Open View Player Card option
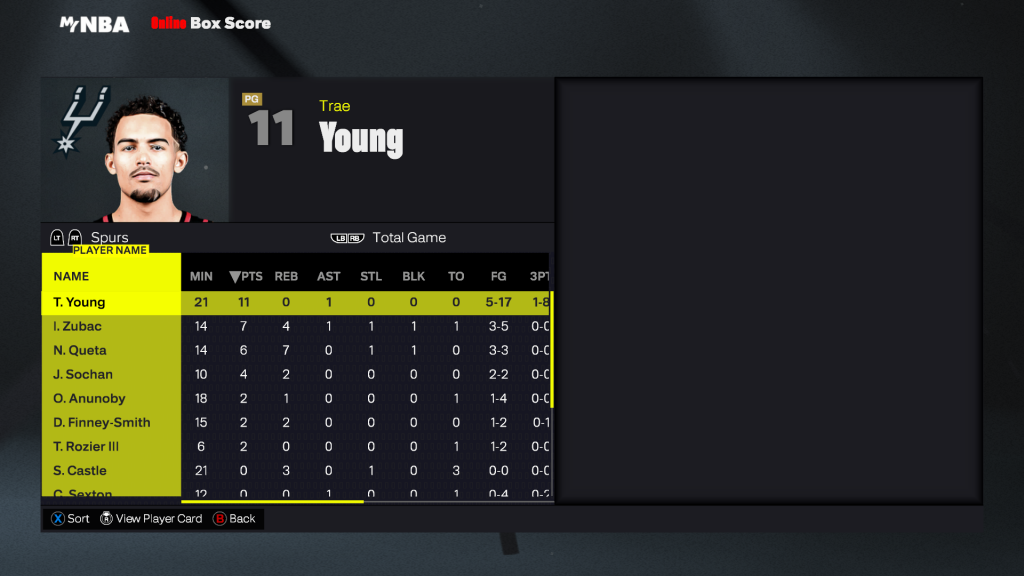Screen dimensions: 1024x576 click(x=151, y=519)
